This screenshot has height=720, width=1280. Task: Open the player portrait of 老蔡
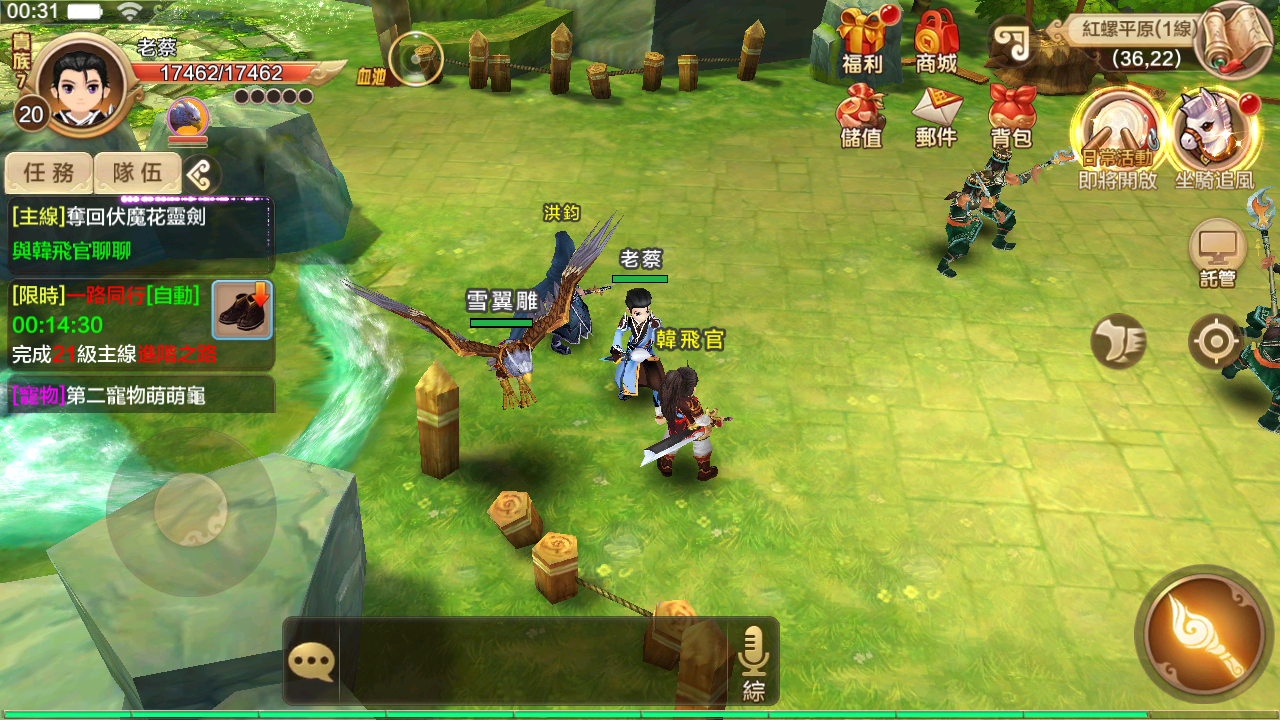[x=80, y=85]
